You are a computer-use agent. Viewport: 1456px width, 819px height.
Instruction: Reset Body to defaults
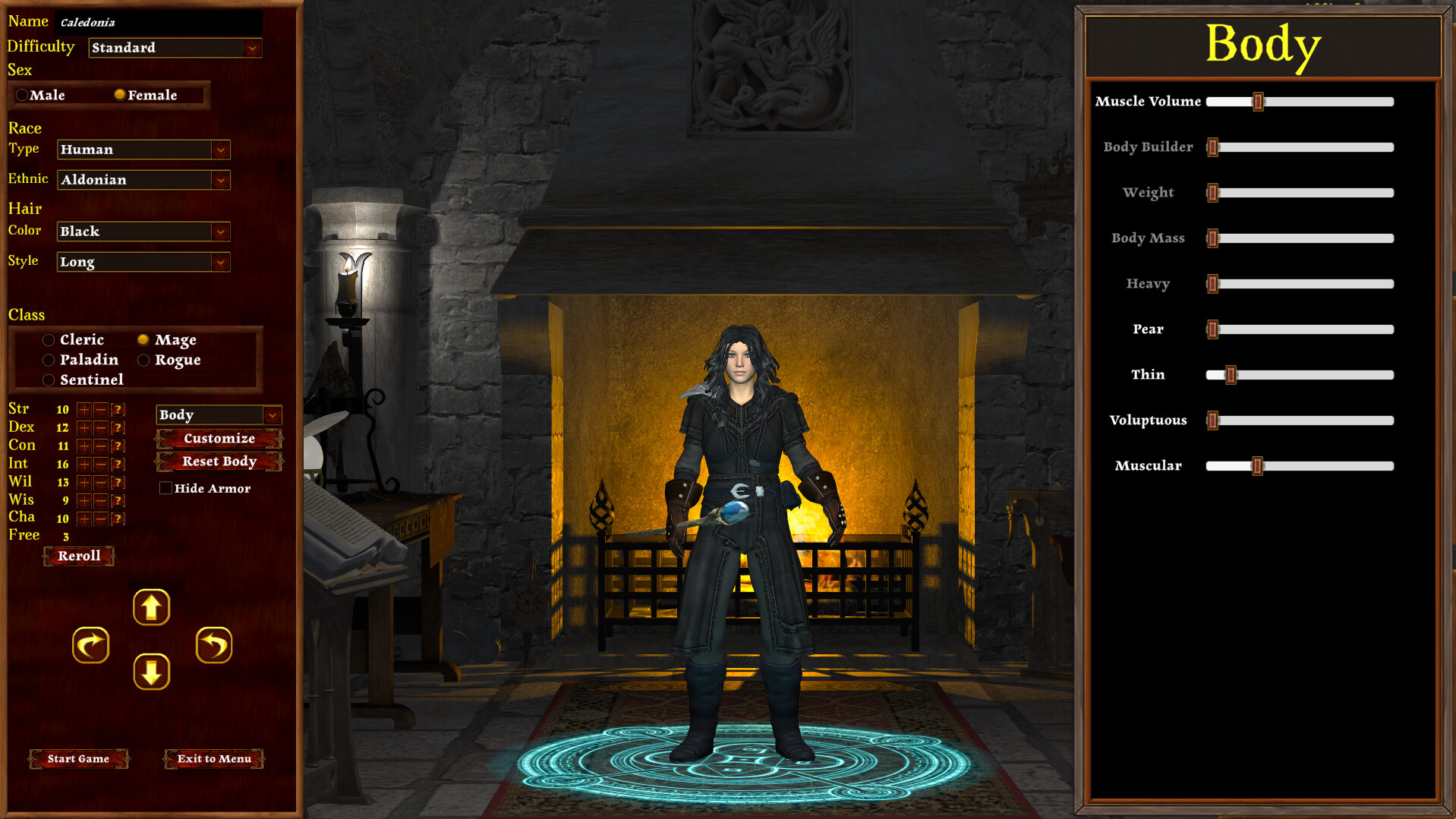(219, 461)
